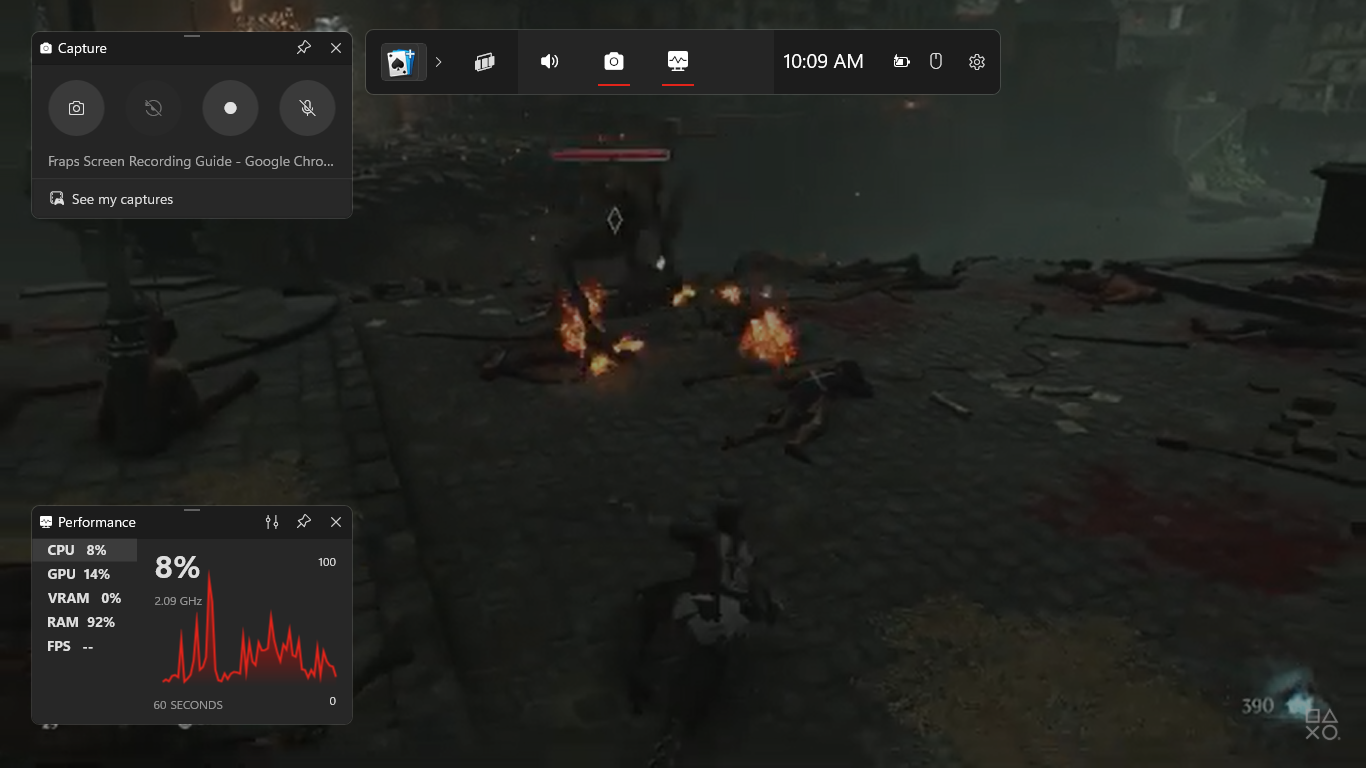Screen dimensions: 1366x768
Task: Start recording with the Capture widget record button
Action: [230, 108]
